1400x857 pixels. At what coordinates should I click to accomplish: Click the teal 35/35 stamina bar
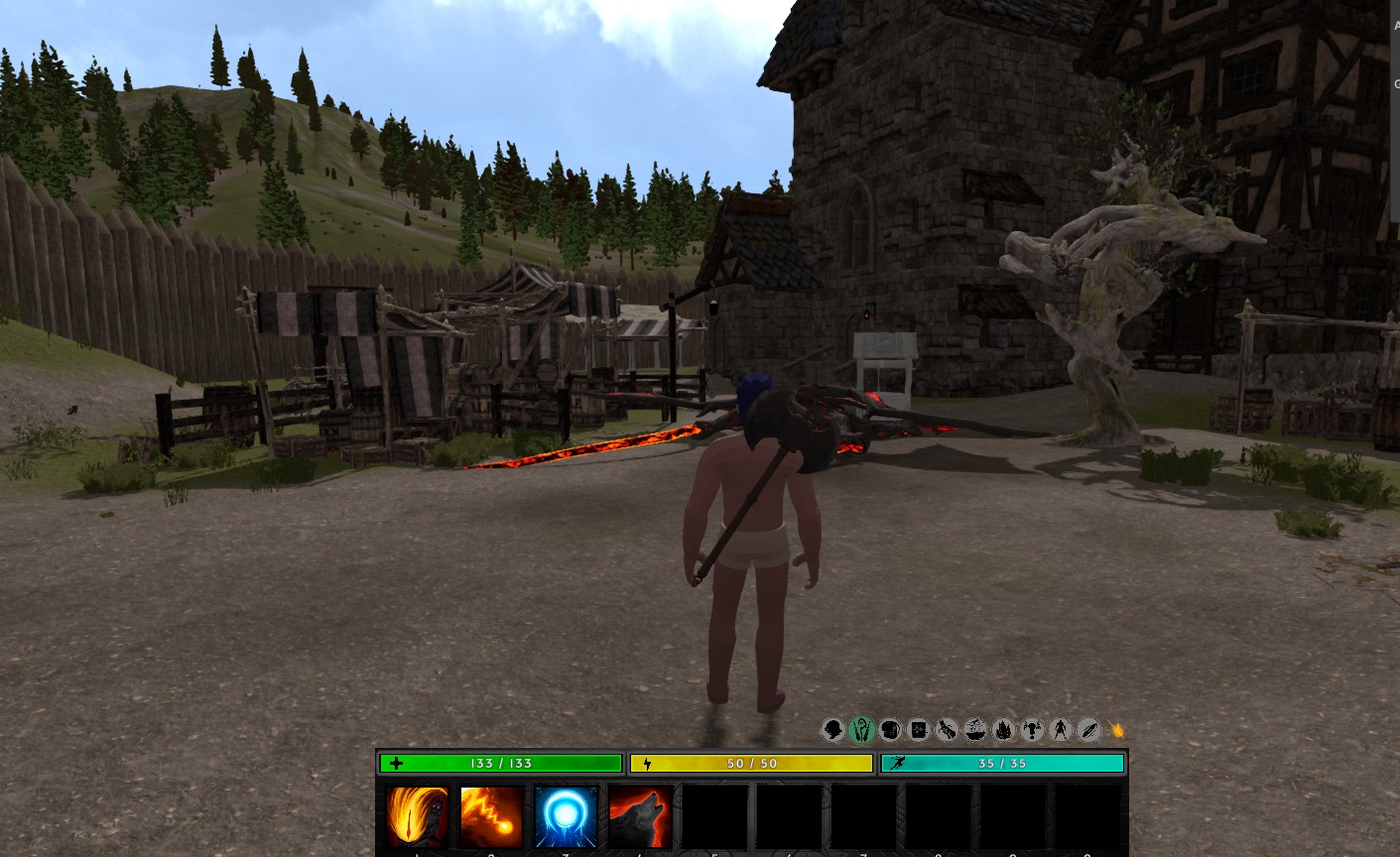click(x=1001, y=763)
